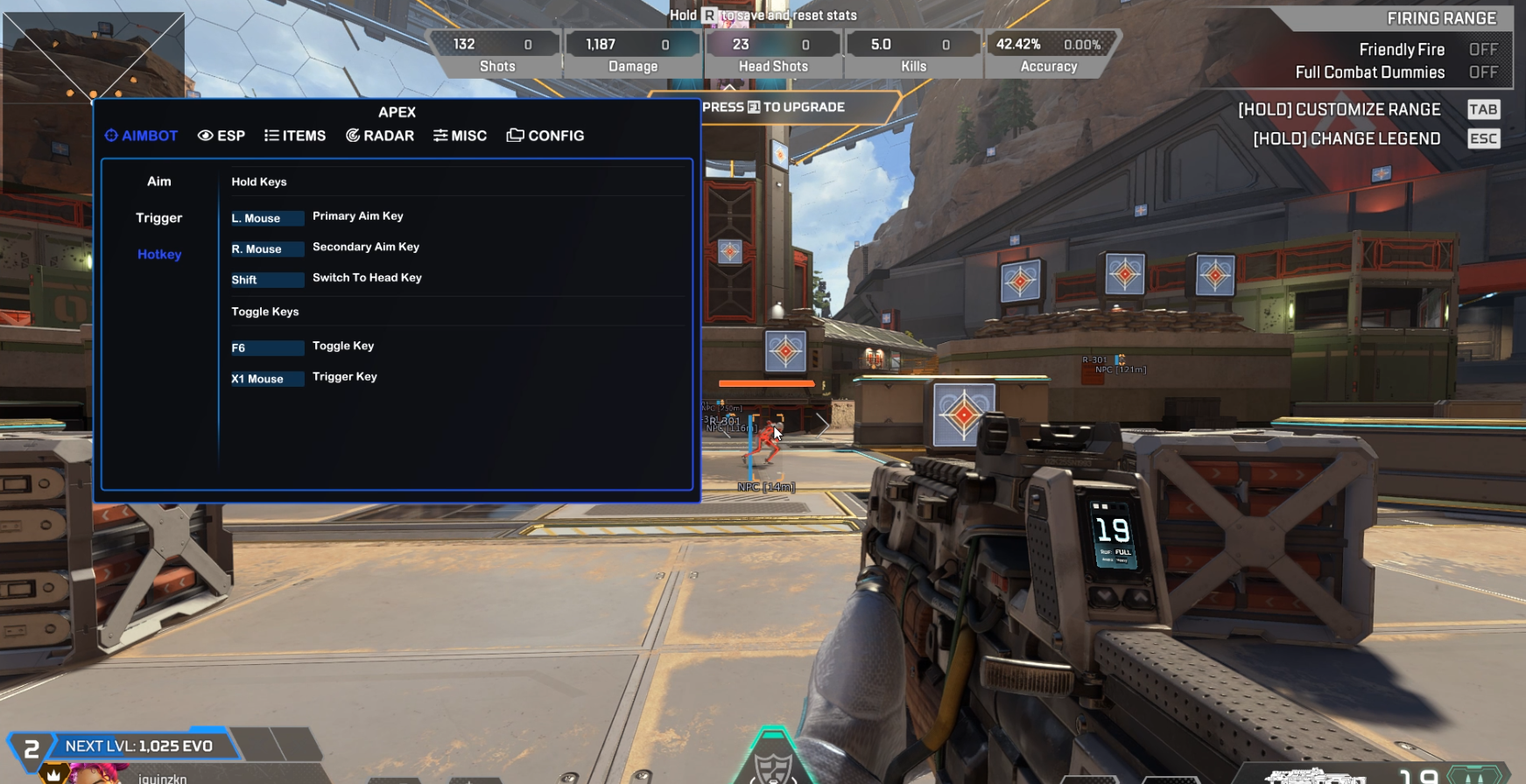The image size is (1526, 784).
Task: Open the CONFIG tab
Action: (x=545, y=136)
